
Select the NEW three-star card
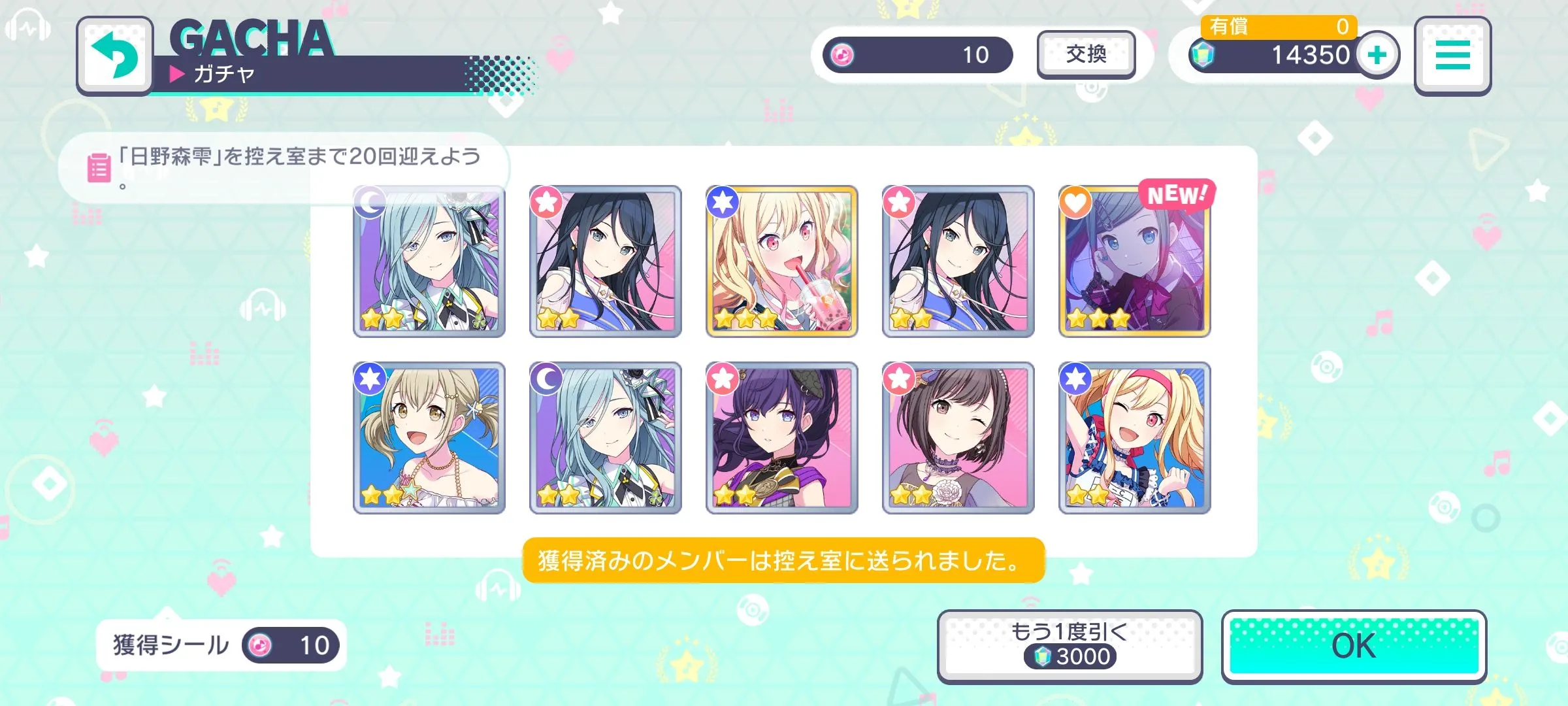[1134, 261]
